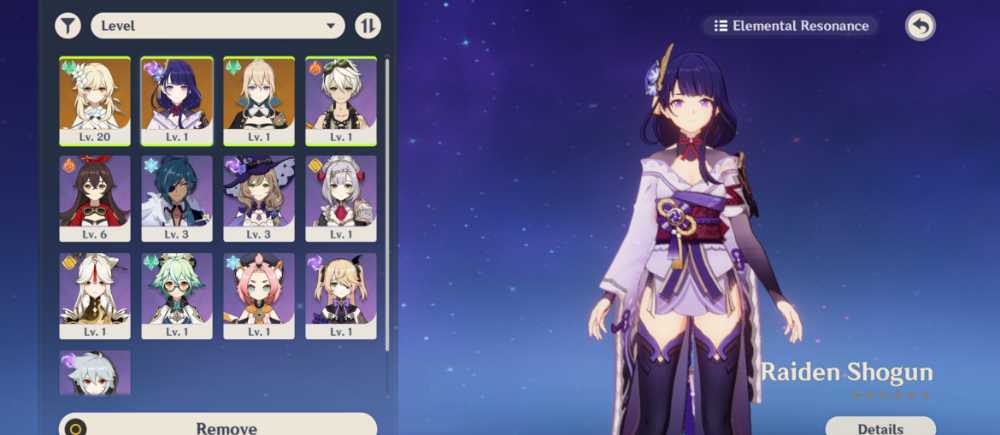Pick the blonde Geo character Albedo

click(x=259, y=100)
